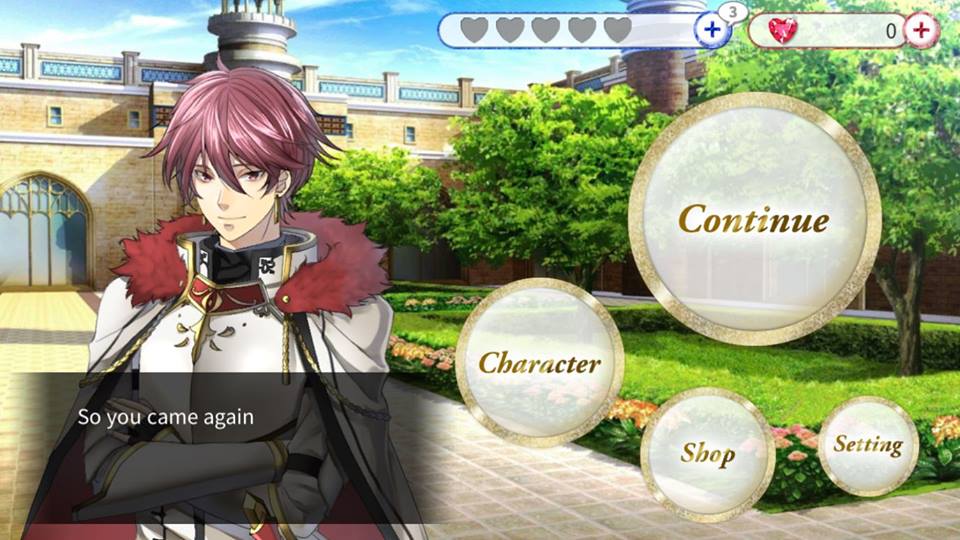Add more hearts with blue plus button
Screen dimensions: 960x540
pyautogui.click(x=712, y=30)
